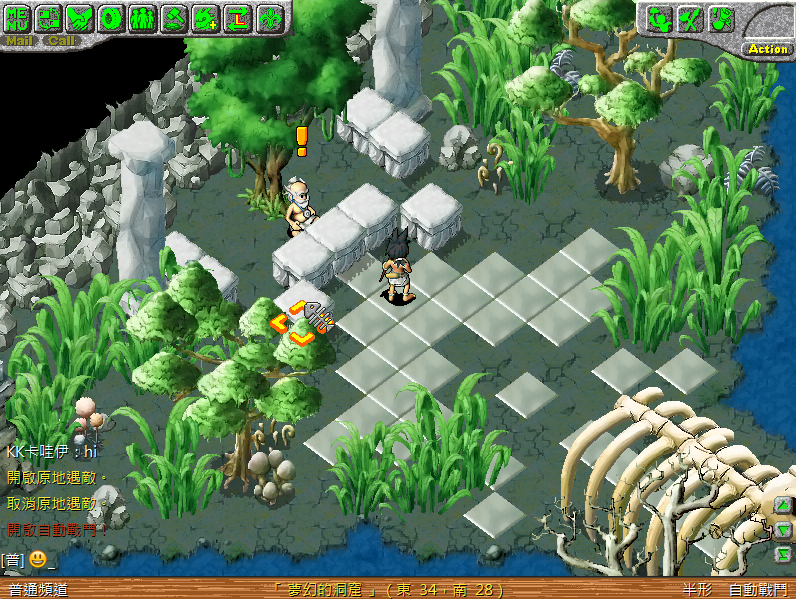Switch the 普通頻道 chat channel
The image size is (796, 599).
[x=36, y=590]
